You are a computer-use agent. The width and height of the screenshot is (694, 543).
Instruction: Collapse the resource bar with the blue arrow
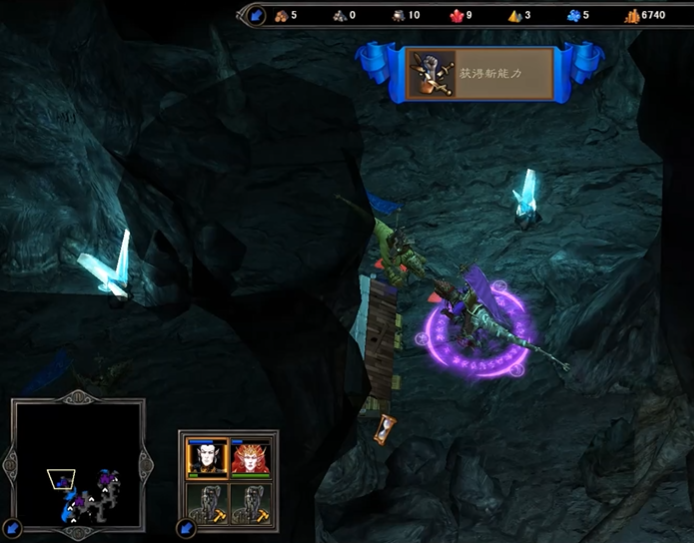(x=256, y=15)
